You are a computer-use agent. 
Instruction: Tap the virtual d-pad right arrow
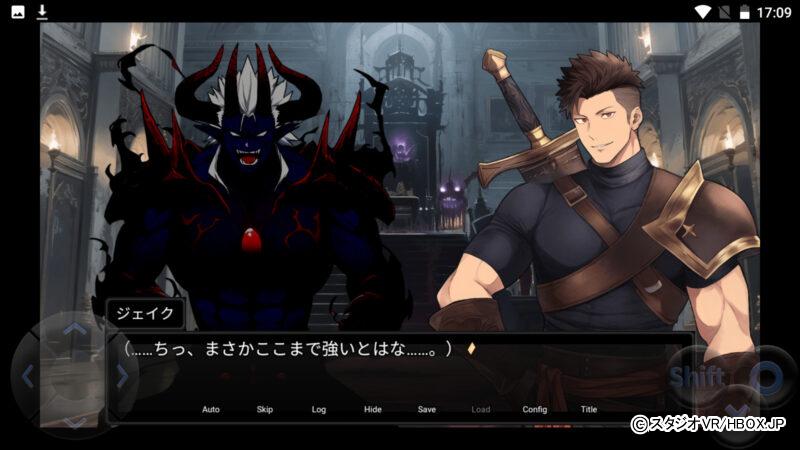122,376
